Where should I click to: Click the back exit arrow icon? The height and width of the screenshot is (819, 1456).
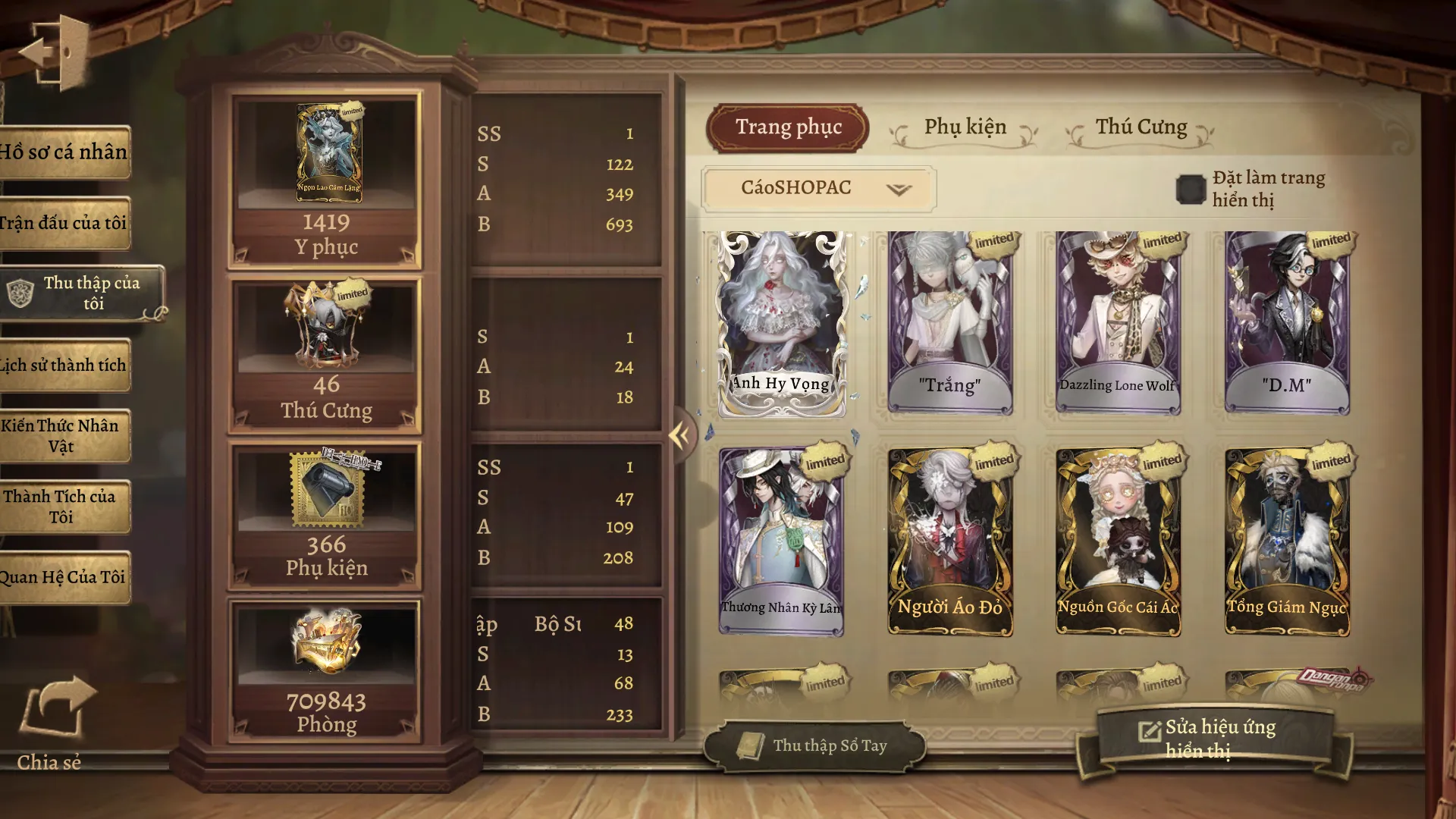[x=53, y=53]
